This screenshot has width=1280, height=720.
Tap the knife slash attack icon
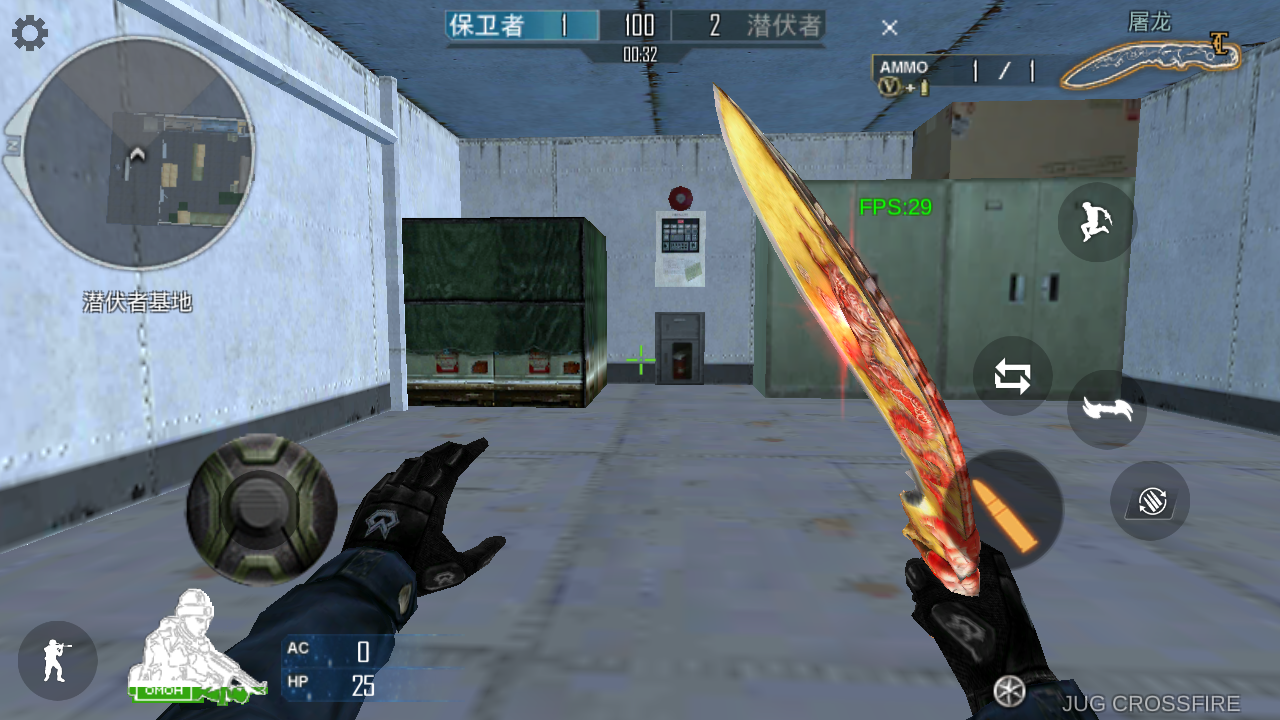click(1108, 409)
